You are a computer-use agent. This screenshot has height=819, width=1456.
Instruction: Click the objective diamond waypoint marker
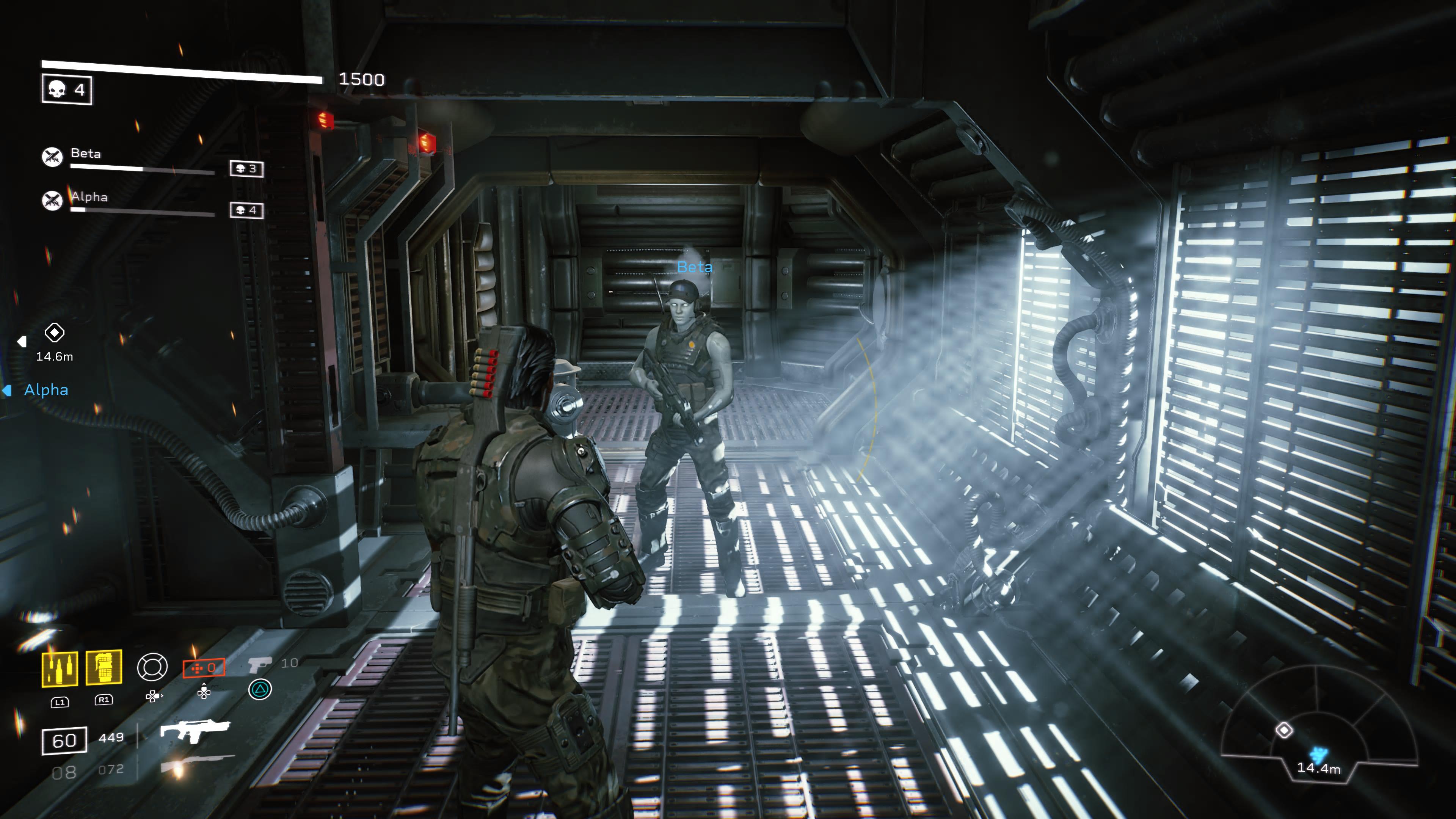54,333
